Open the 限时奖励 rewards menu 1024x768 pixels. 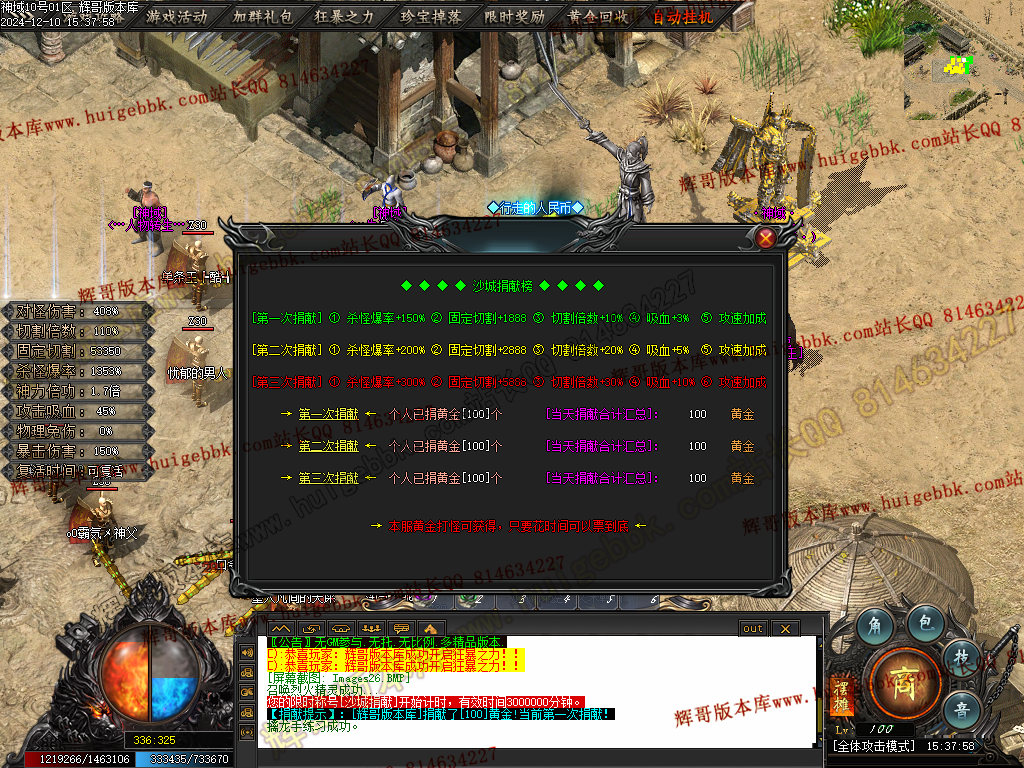(515, 16)
